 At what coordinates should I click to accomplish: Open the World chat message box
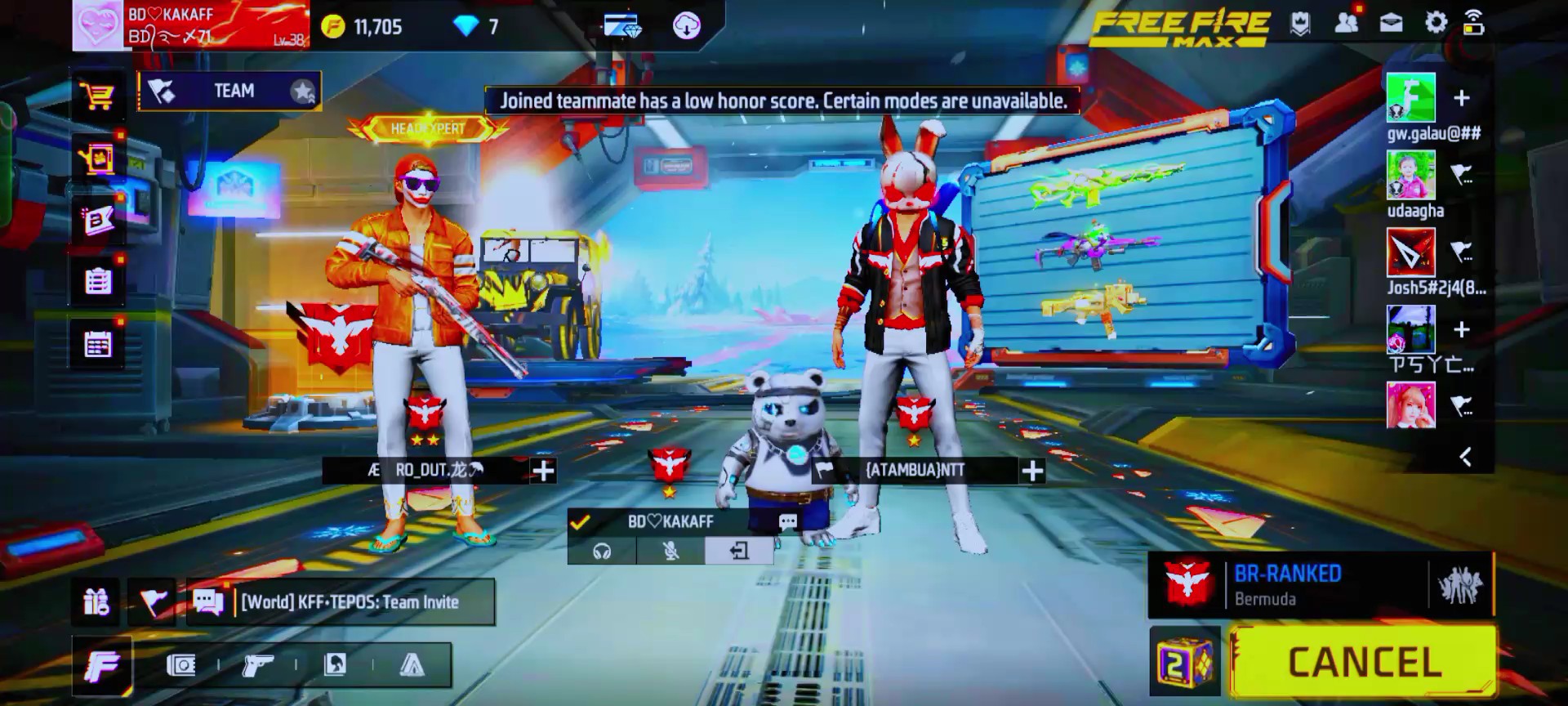click(341, 602)
